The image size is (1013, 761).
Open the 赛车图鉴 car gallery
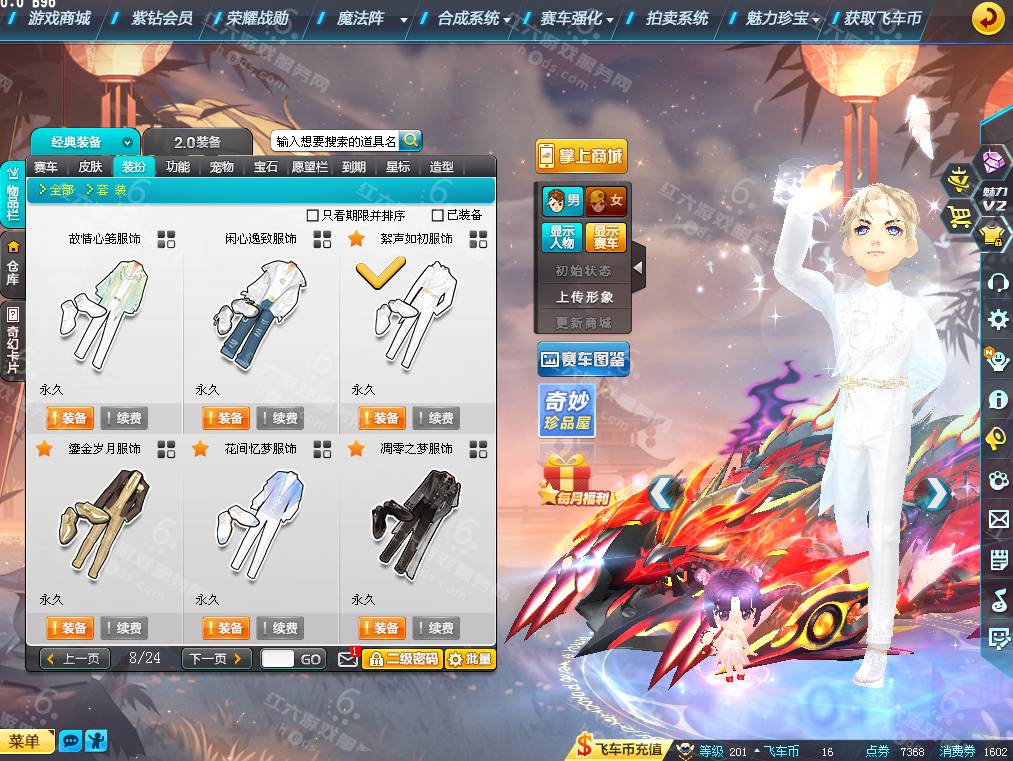pyautogui.click(x=583, y=358)
